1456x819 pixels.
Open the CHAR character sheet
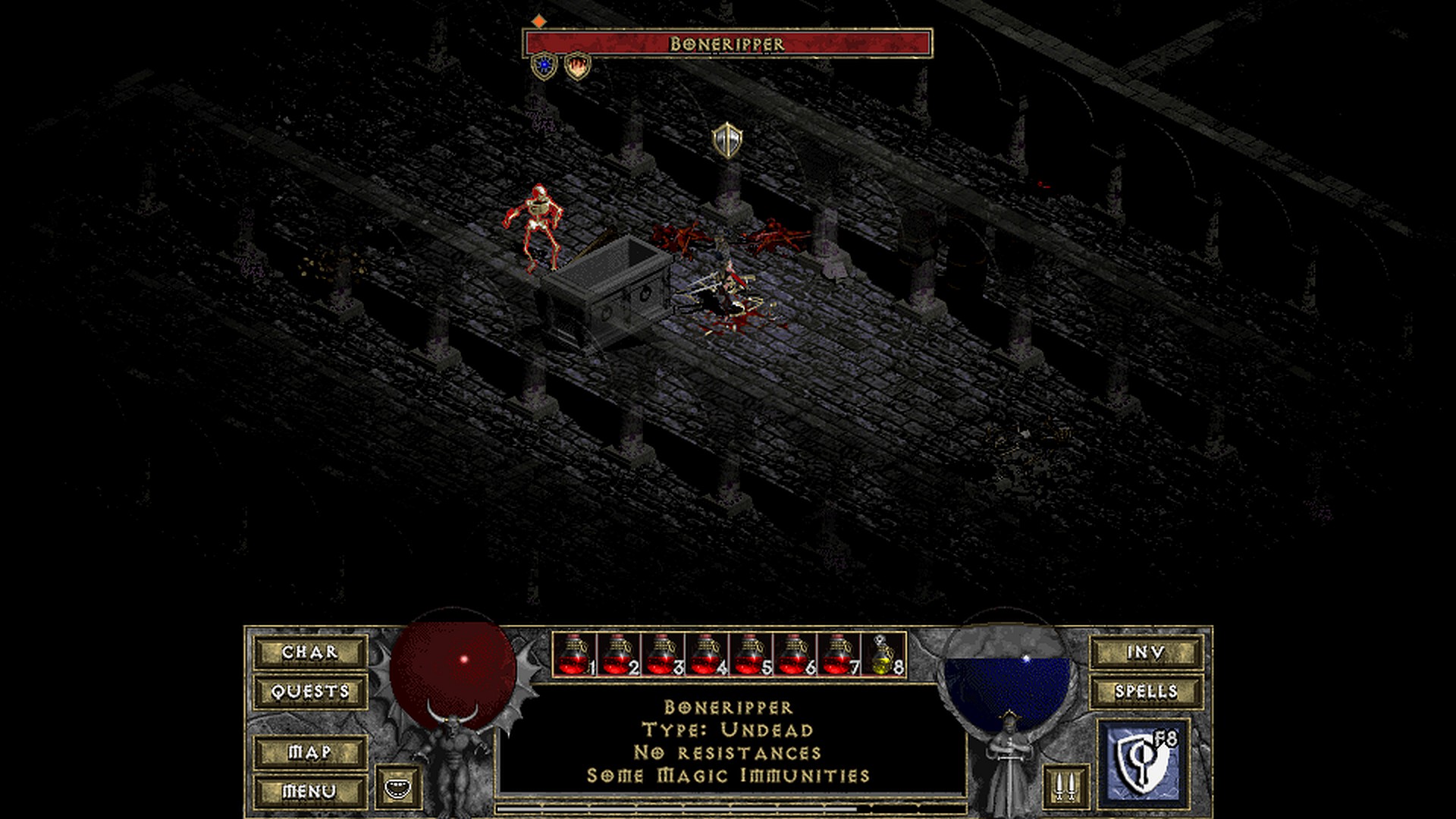[x=310, y=652]
